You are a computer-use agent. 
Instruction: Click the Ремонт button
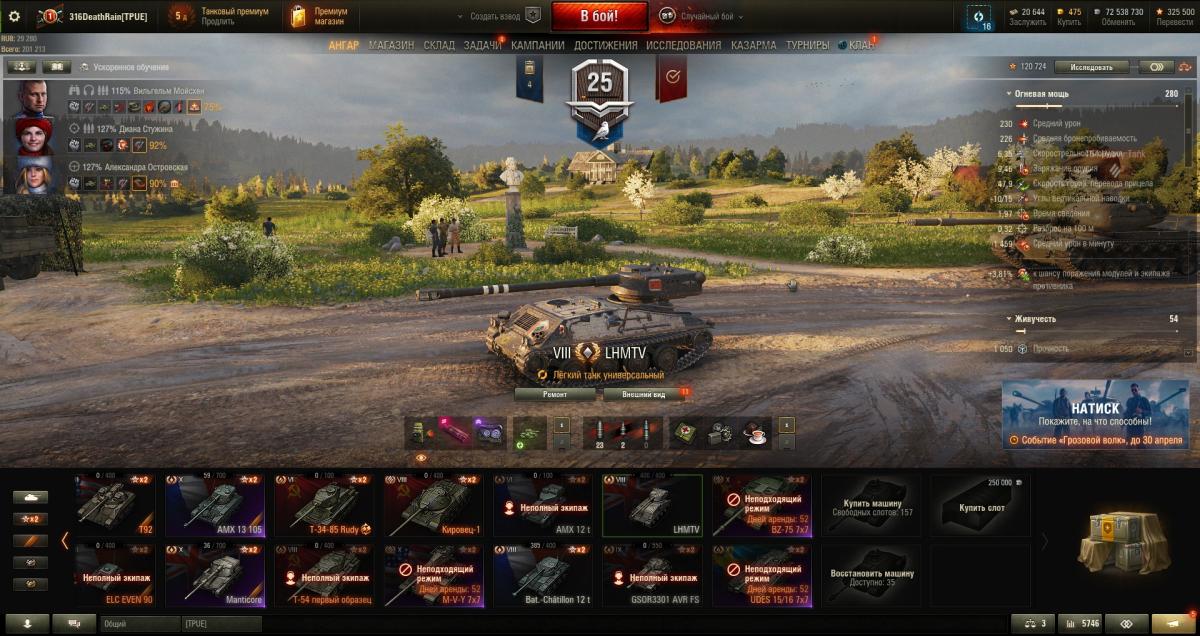[555, 395]
